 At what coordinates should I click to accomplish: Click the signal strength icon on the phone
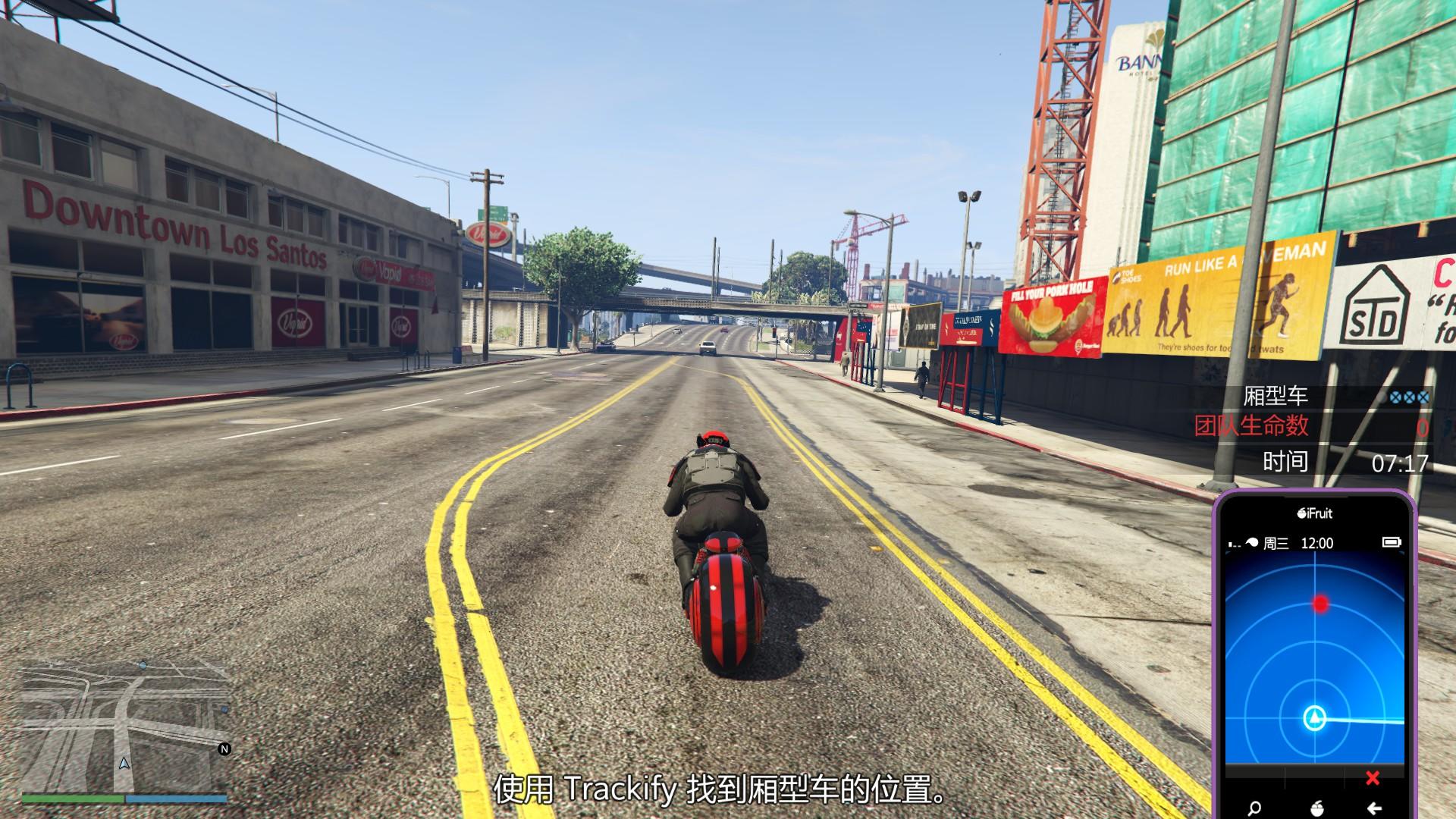pos(1234,542)
